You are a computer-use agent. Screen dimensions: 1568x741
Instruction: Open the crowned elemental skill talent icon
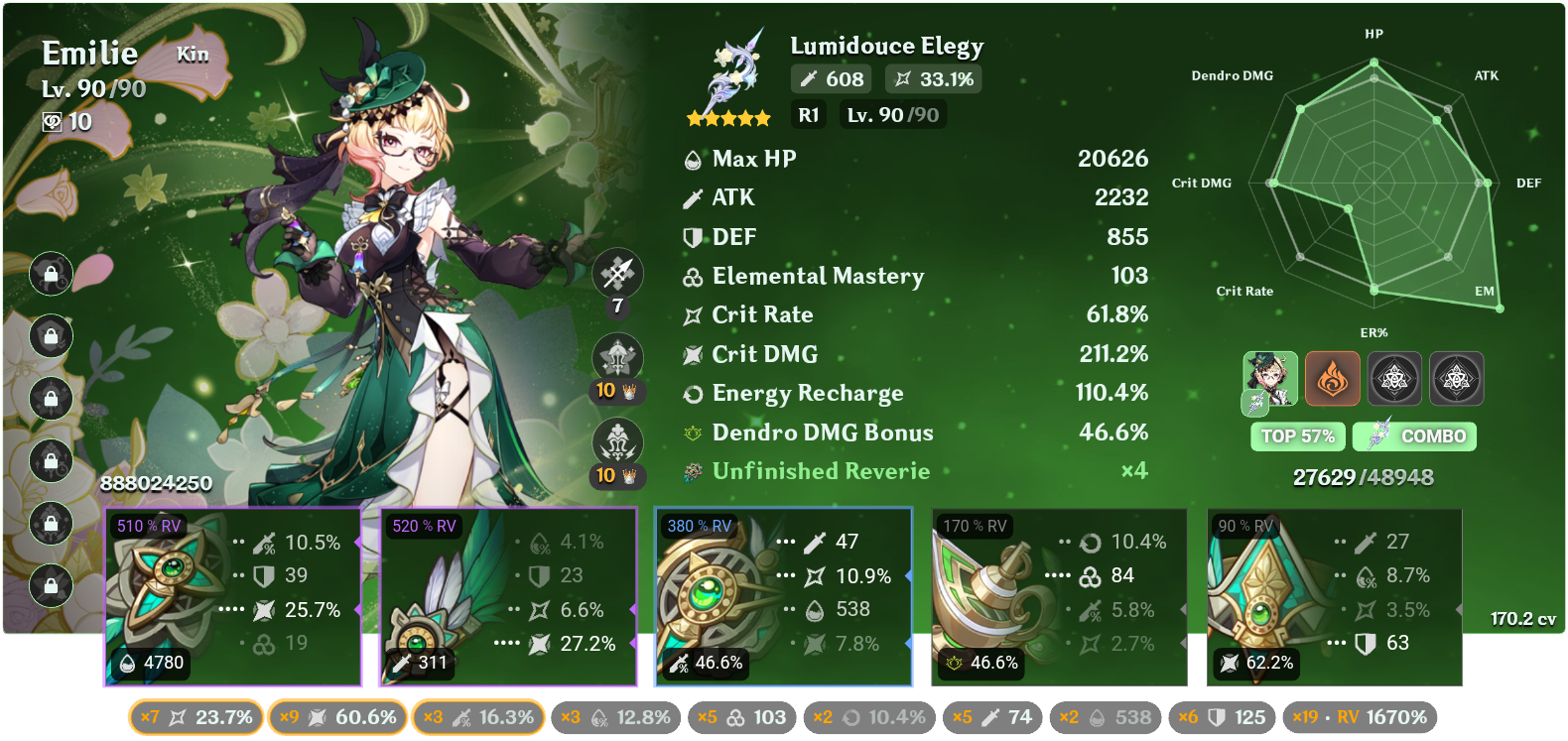[617, 359]
